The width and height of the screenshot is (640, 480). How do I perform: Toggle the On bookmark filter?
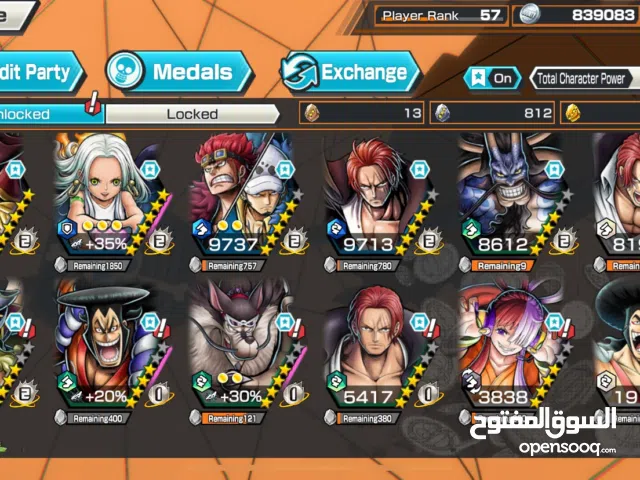tap(492, 78)
